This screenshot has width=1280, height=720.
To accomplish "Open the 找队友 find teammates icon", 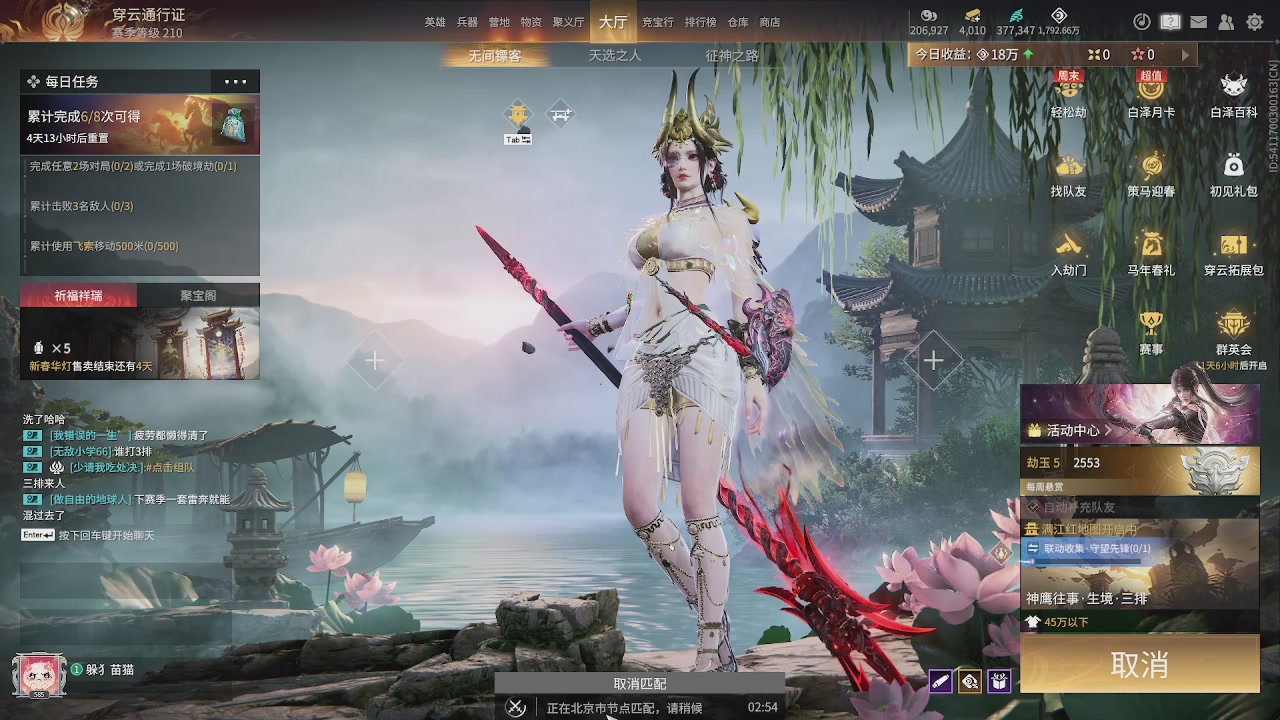I will (1068, 175).
